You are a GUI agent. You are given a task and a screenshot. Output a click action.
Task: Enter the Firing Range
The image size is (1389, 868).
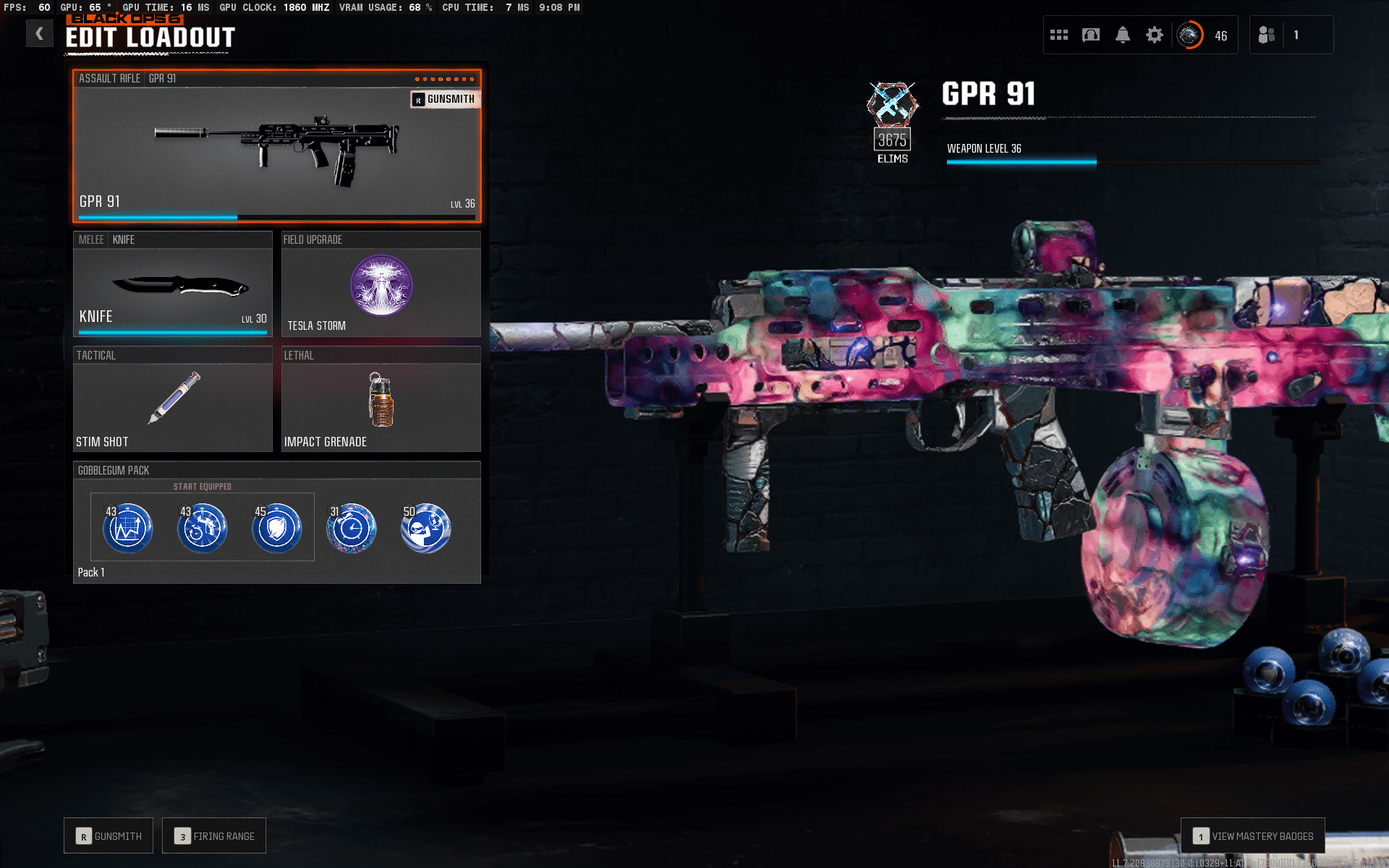coord(214,836)
